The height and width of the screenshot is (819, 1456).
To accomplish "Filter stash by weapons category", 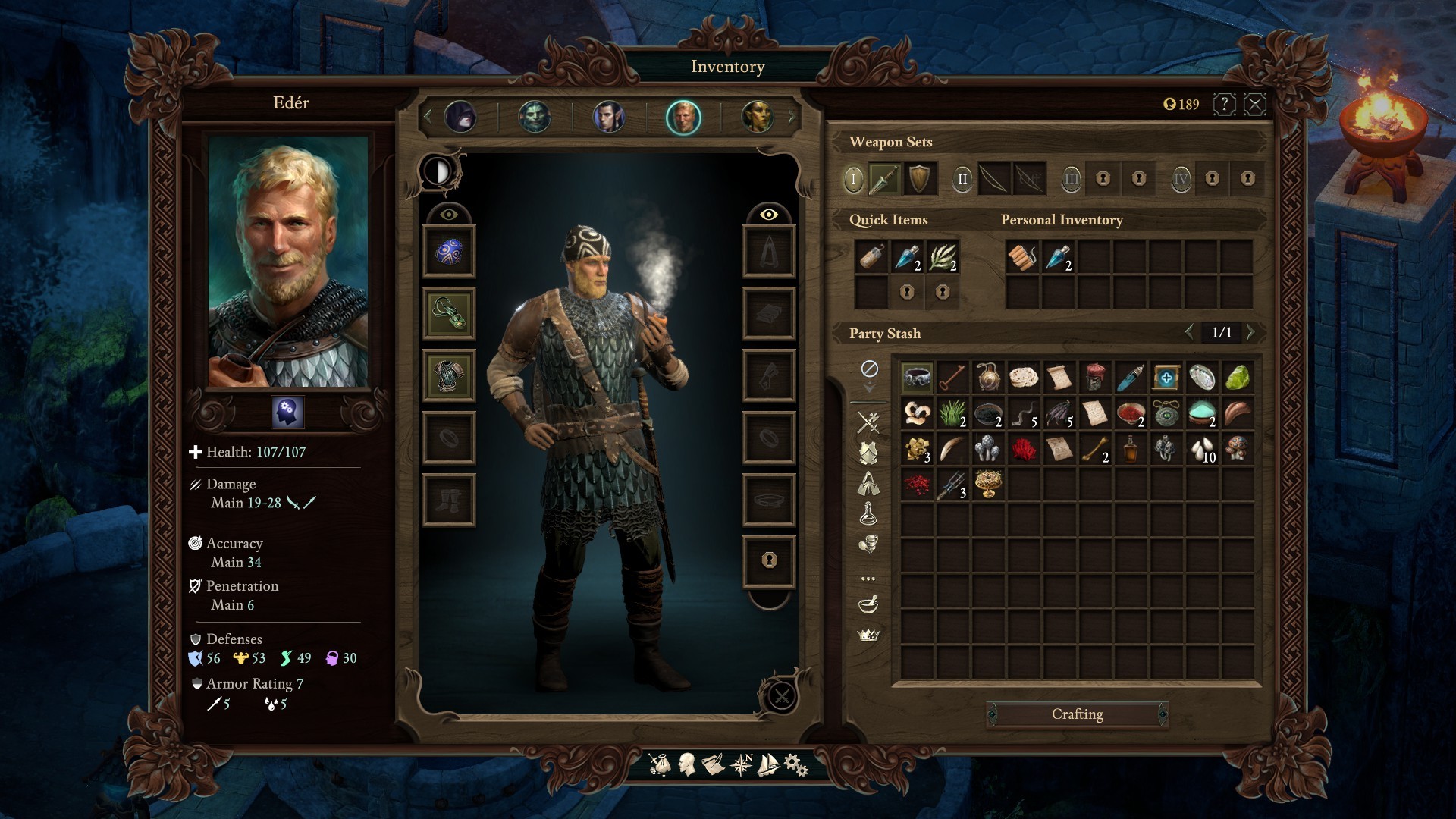I will tap(868, 421).
